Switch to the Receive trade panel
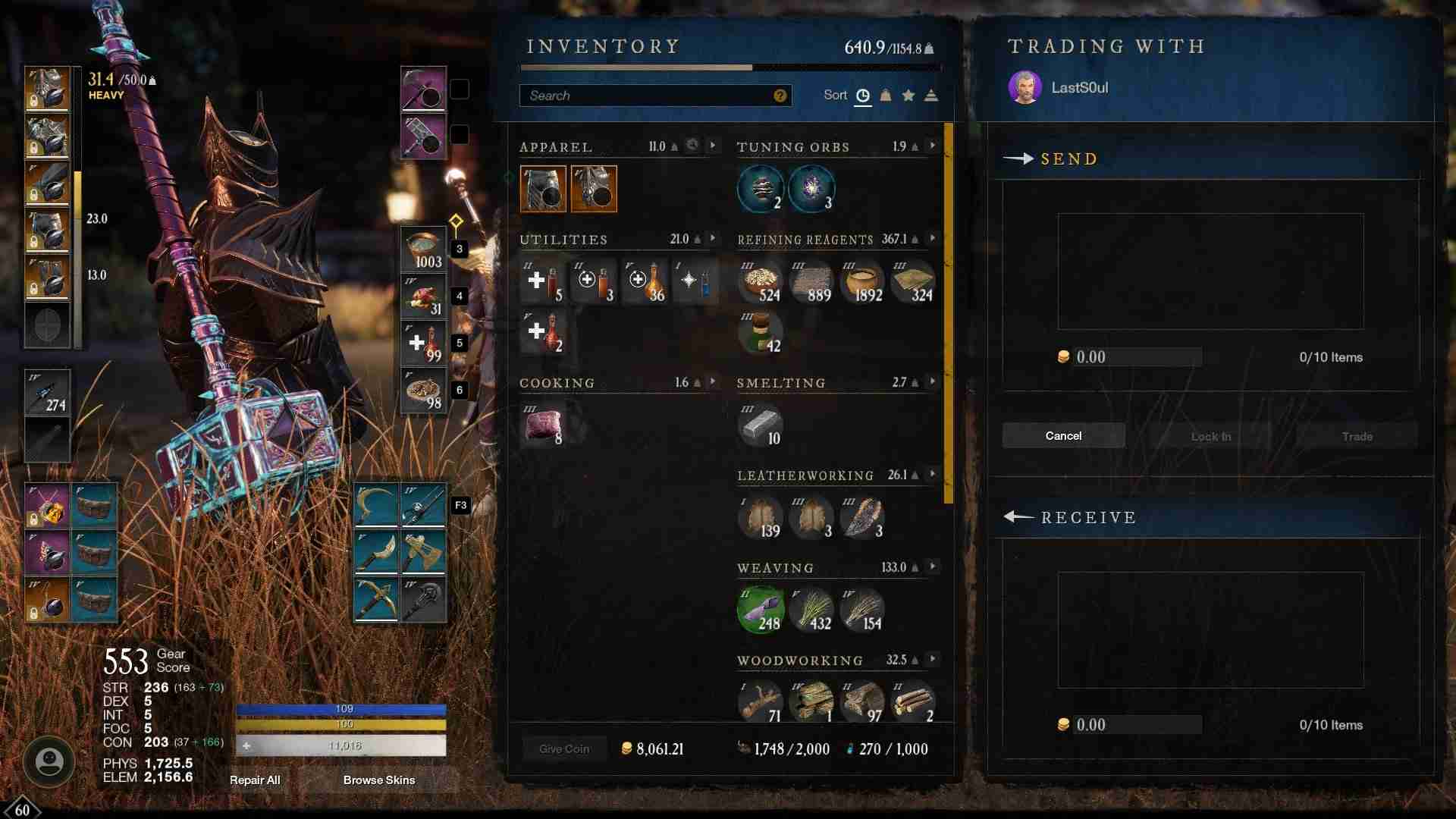Screen dimensions: 1456x819 point(1090,518)
